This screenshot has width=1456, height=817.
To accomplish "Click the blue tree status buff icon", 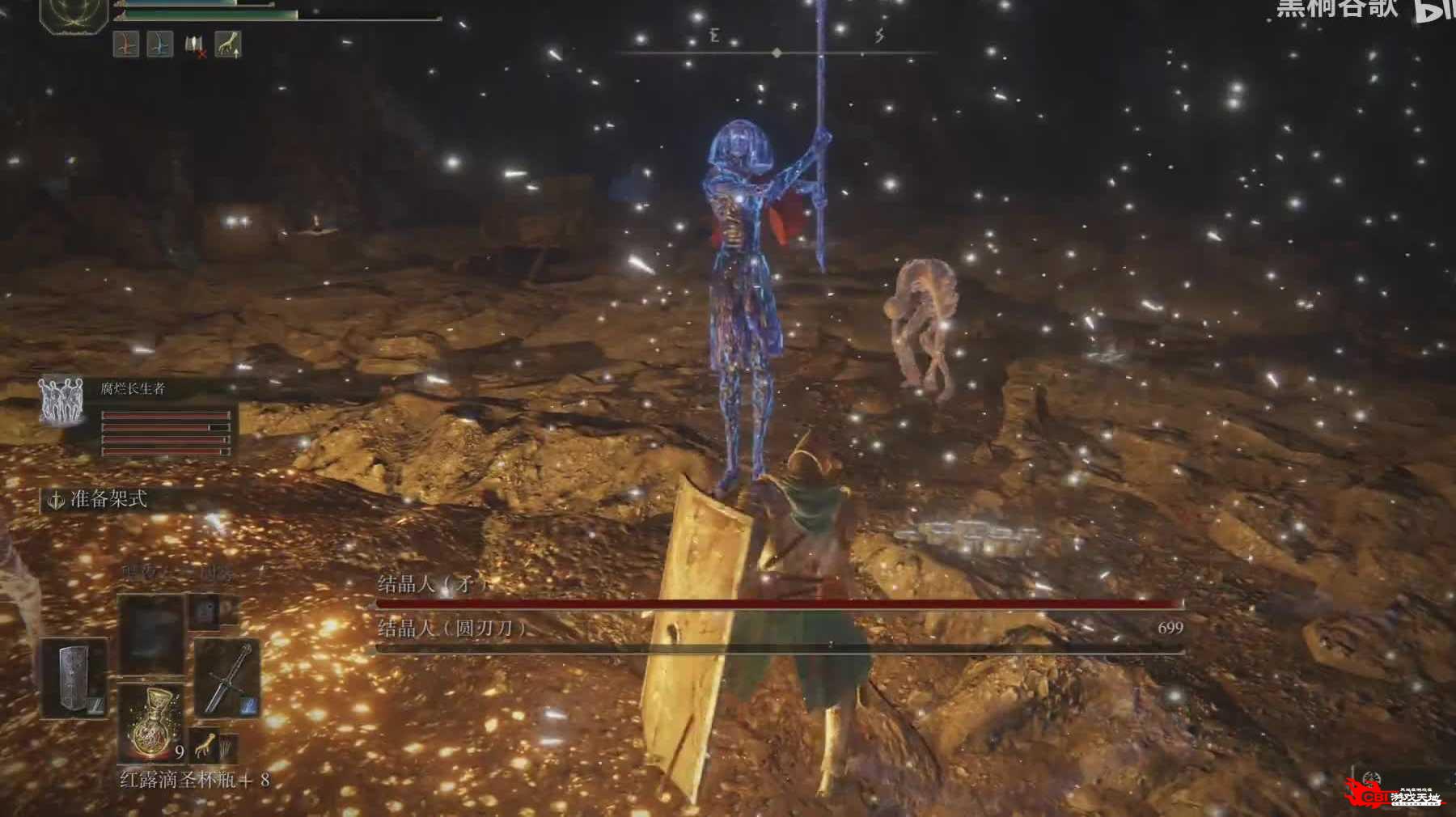I will 159,44.
